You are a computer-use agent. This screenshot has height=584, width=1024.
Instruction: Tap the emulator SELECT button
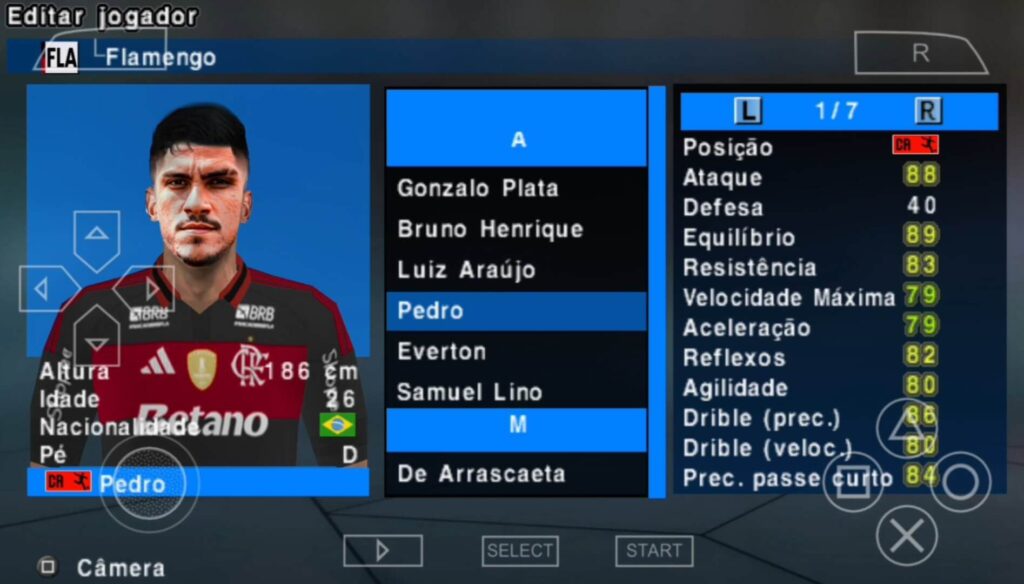point(520,550)
